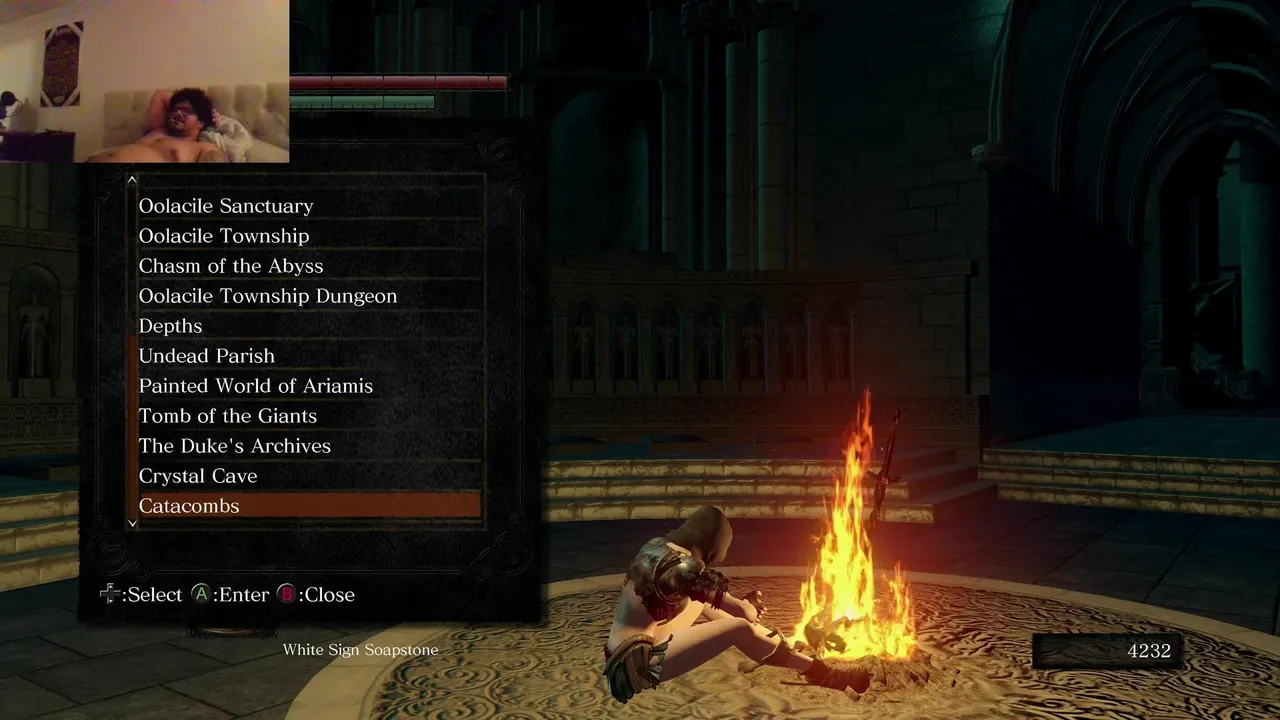Select Tomb of the Giants
Image resolution: width=1280 pixels, height=720 pixels.
pyautogui.click(x=228, y=416)
